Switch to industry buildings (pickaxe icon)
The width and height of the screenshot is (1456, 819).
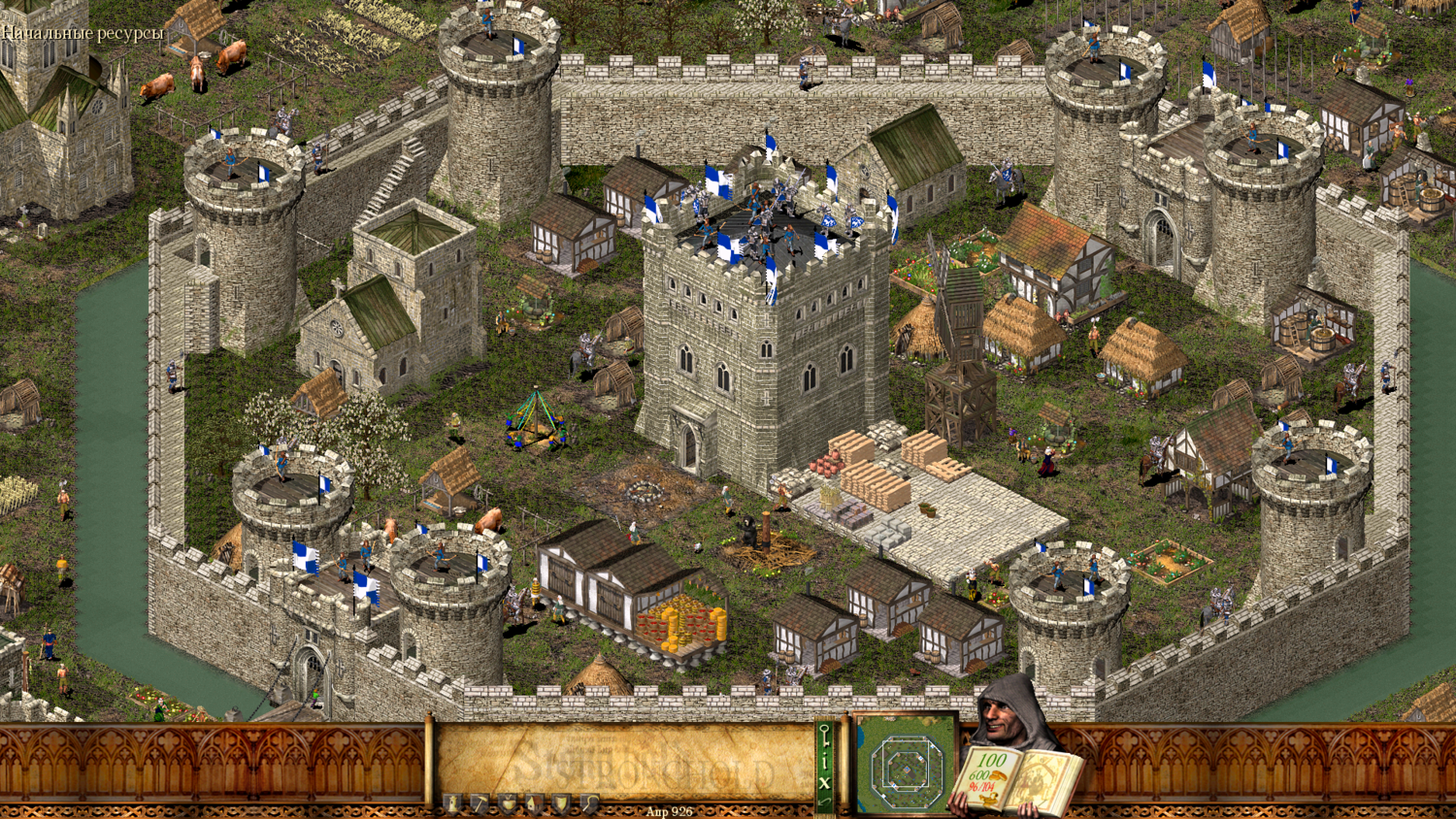tap(480, 803)
